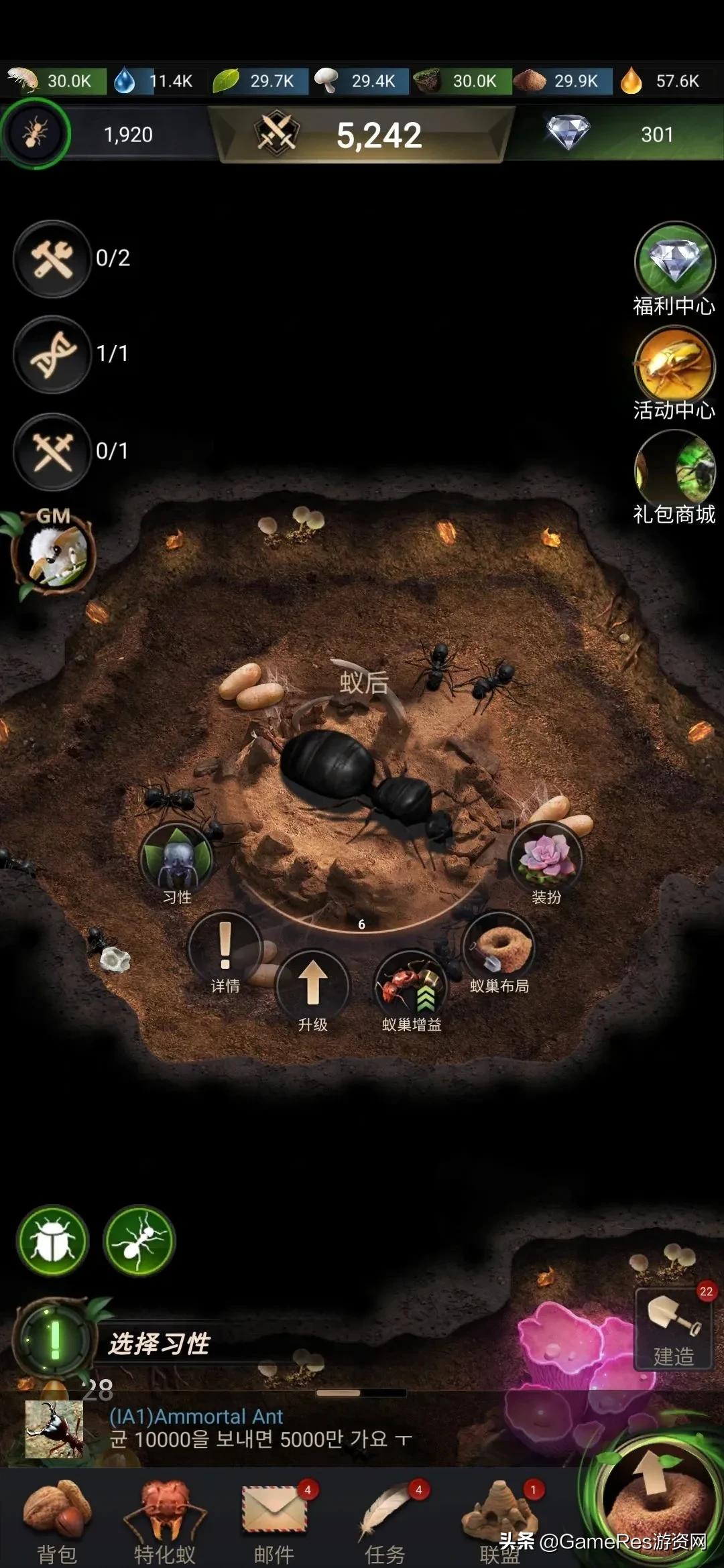This screenshot has height=1568, width=724.
Task: Open the 建造 build shovel menu
Action: [x=673, y=1328]
